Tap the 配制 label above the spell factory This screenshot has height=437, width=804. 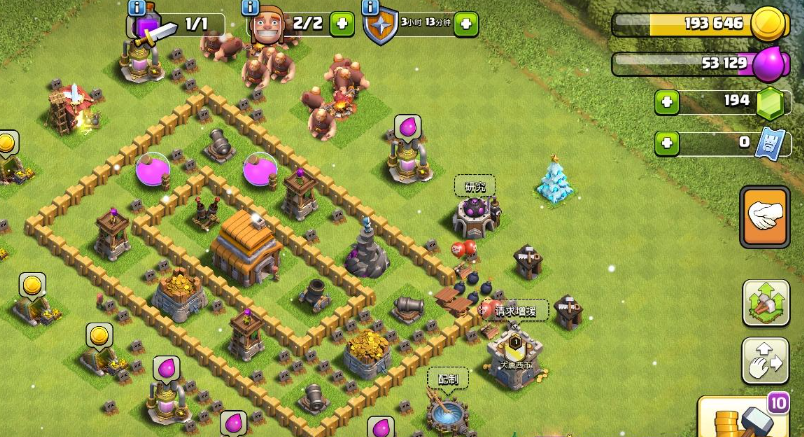(x=447, y=378)
